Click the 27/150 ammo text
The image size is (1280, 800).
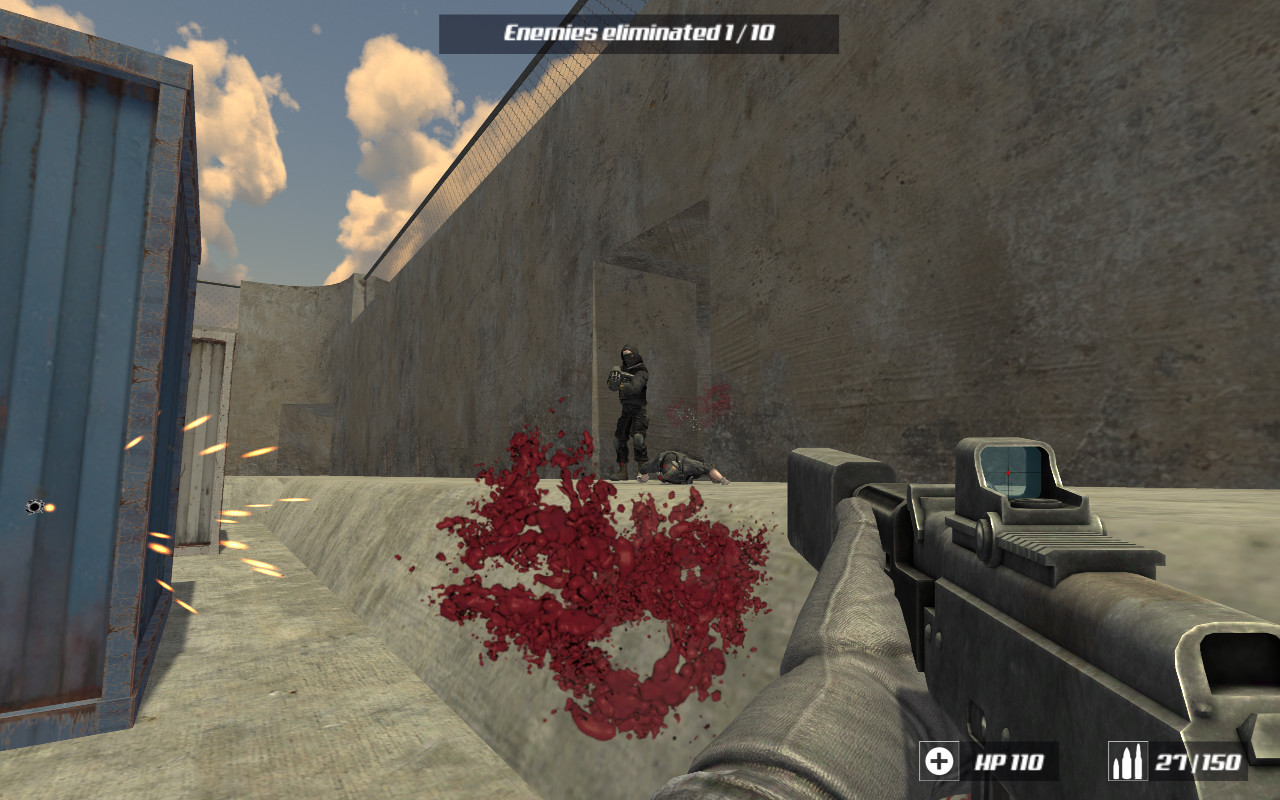pos(1197,761)
